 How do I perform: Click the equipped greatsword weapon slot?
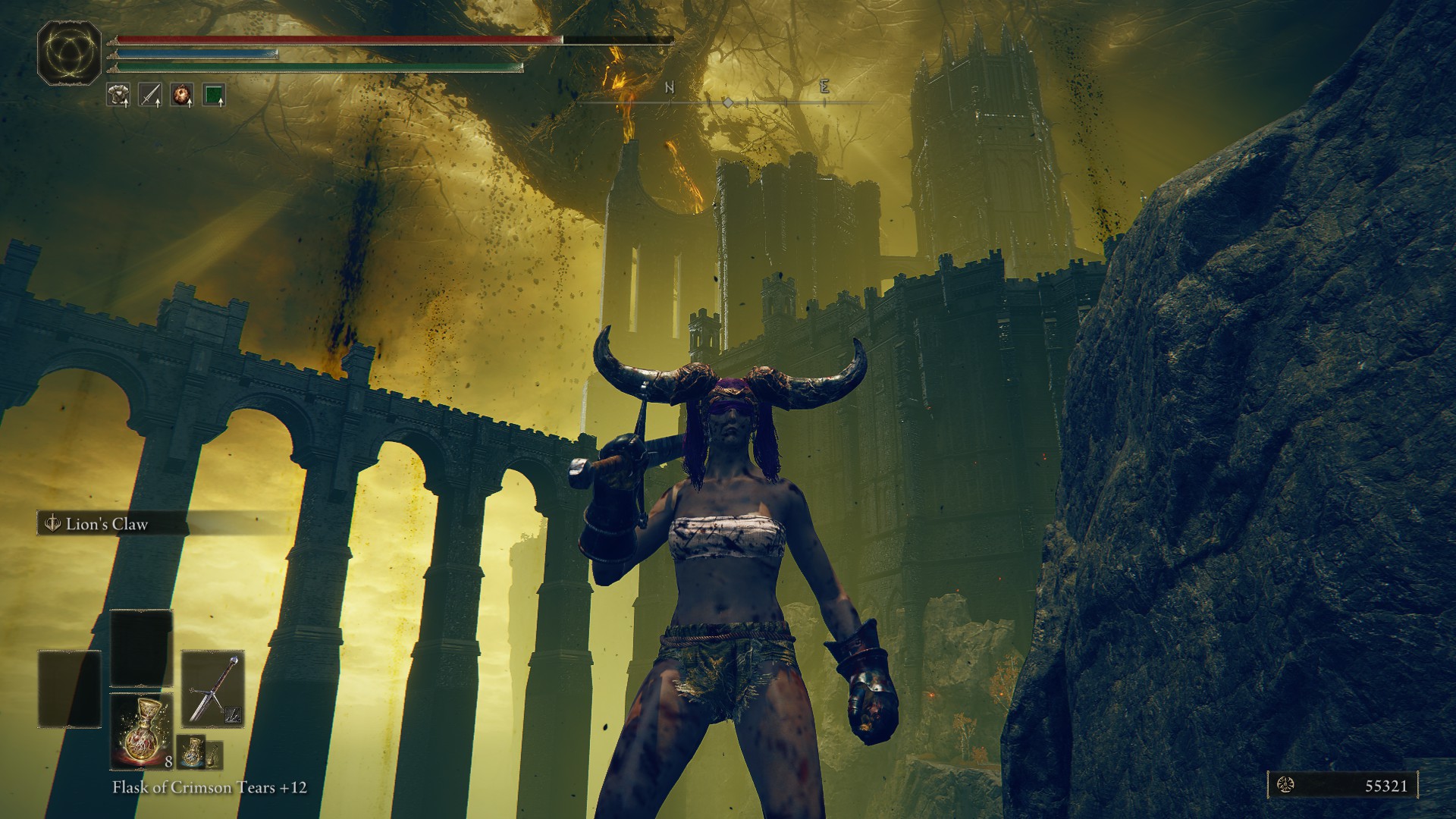212,688
